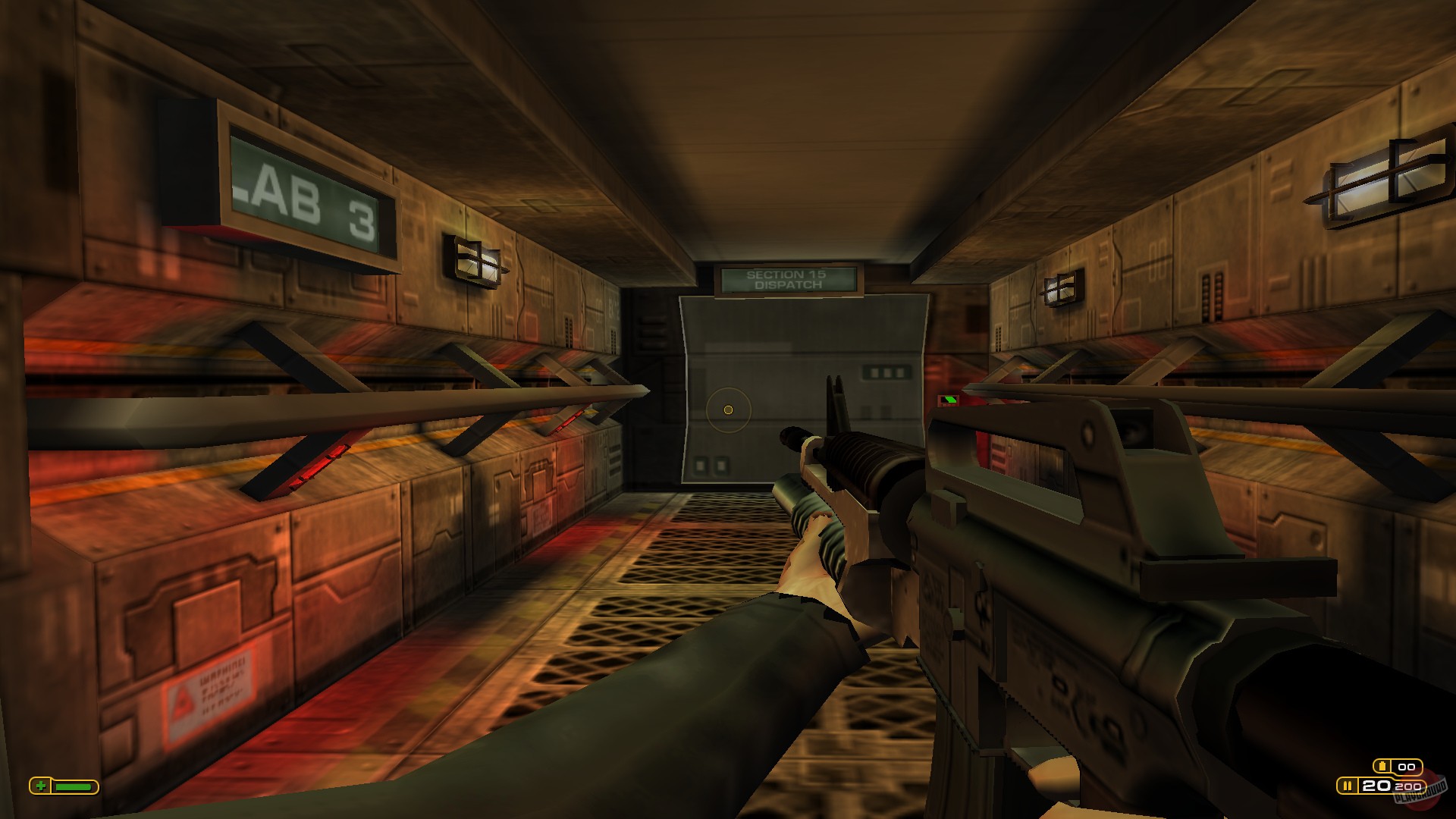Image resolution: width=1456 pixels, height=819 pixels.
Task: Click the SECTION 15 DISPATCH signboard
Action: pyautogui.click(x=786, y=281)
